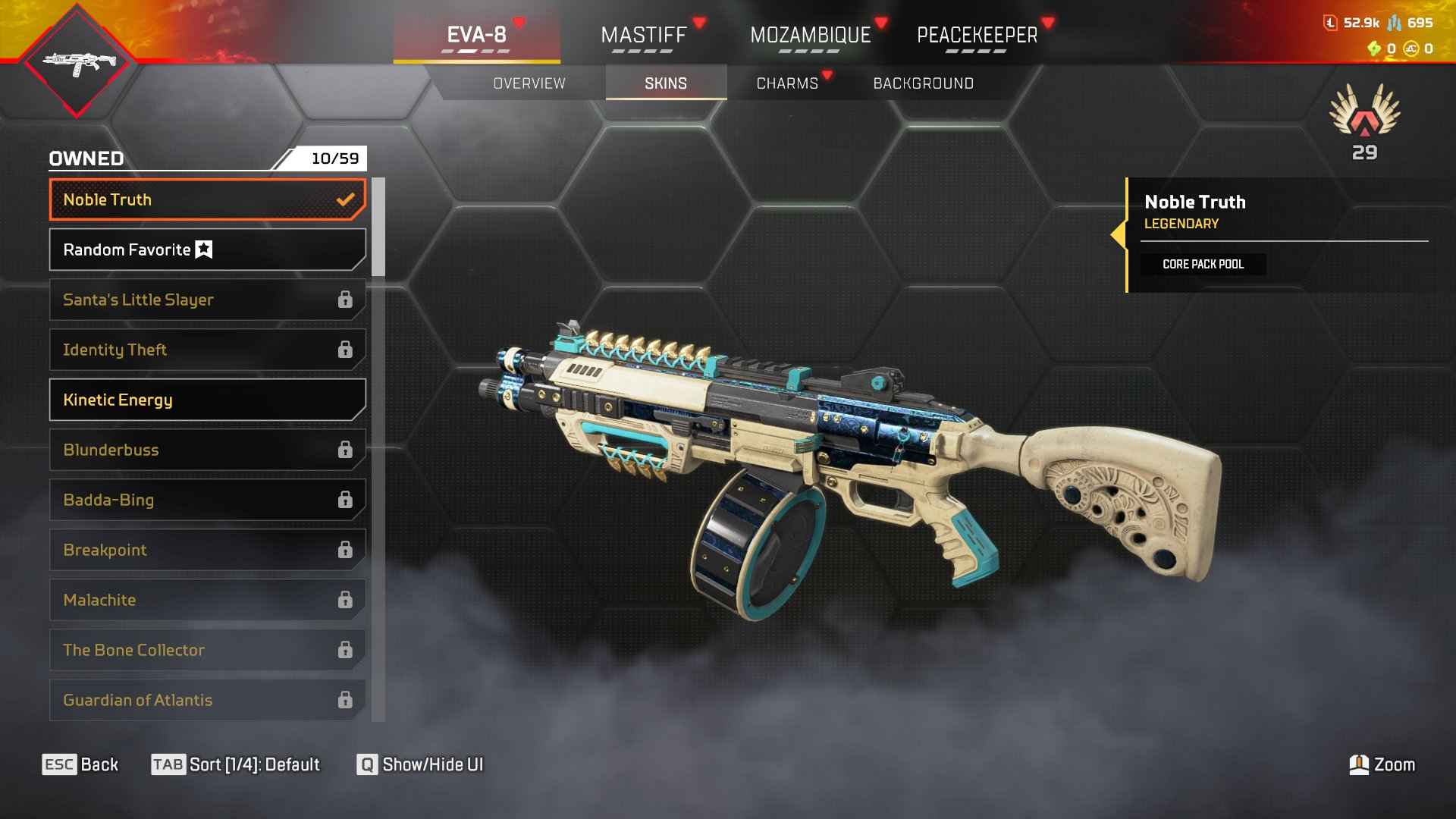The width and height of the screenshot is (1456, 819).
Task: Show the Background sub-tab
Action: [923, 83]
